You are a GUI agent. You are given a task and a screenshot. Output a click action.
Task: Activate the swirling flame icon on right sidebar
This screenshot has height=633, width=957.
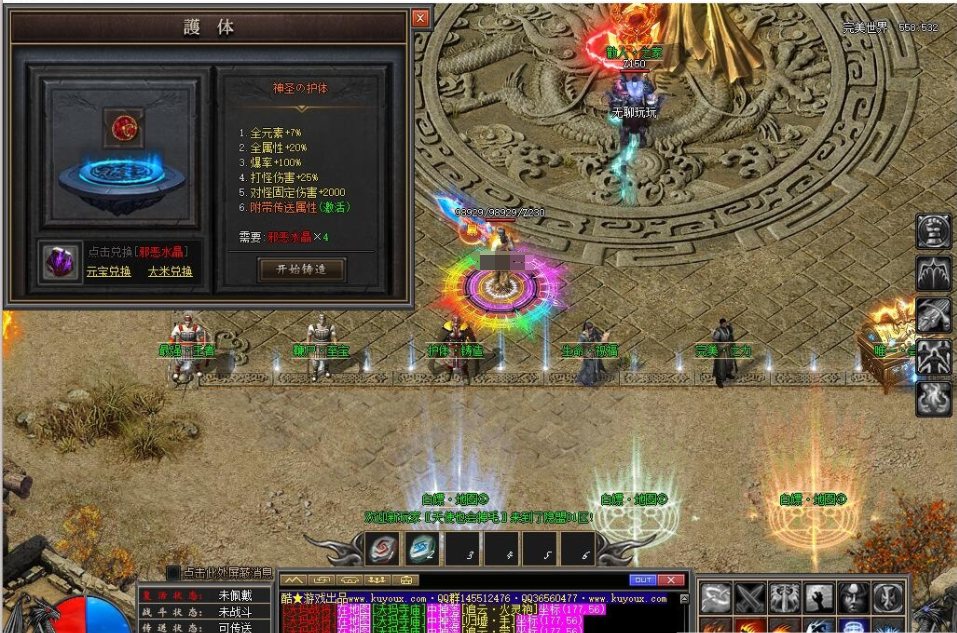click(x=934, y=398)
